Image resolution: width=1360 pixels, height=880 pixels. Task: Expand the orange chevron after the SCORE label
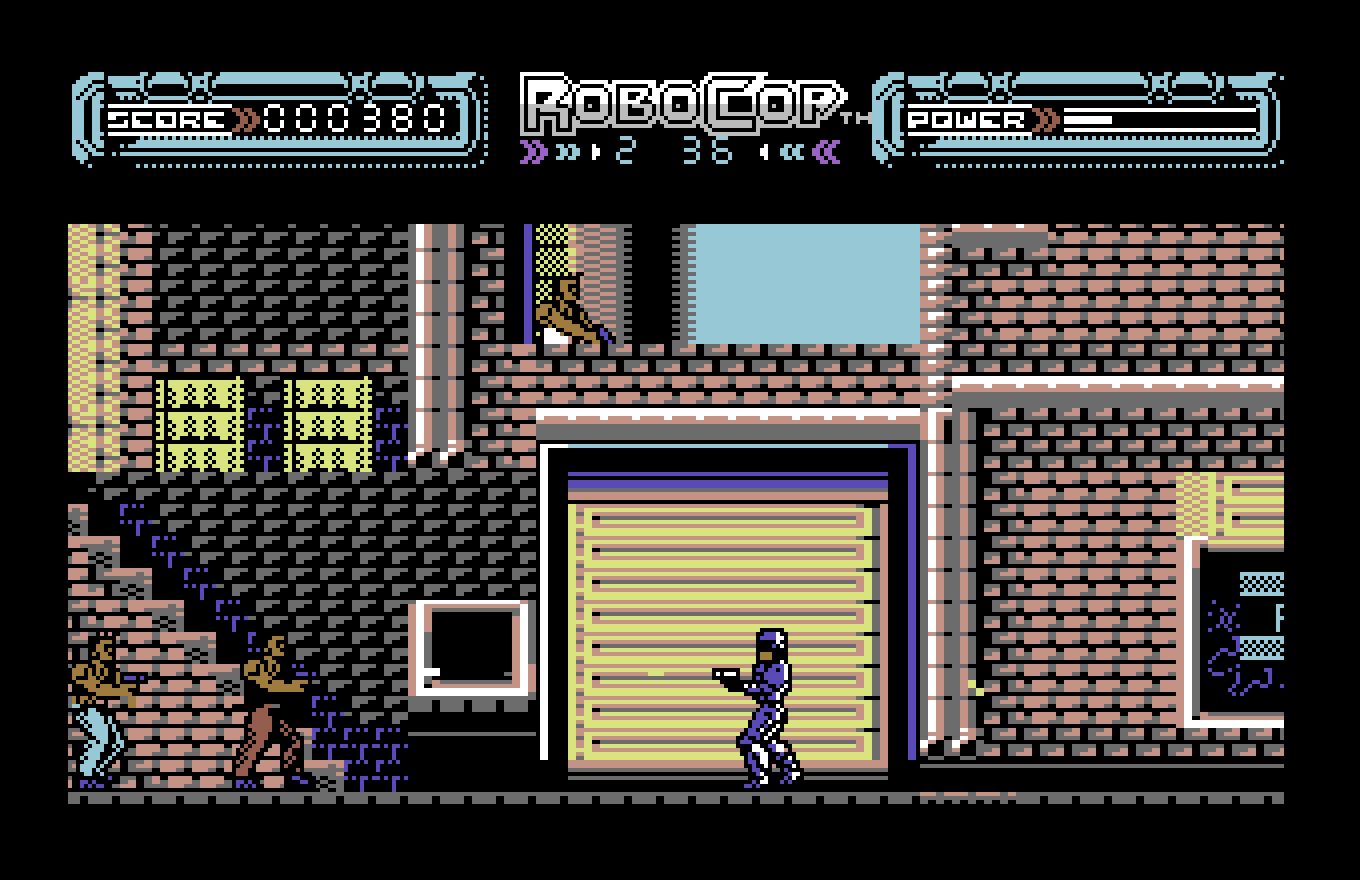click(243, 115)
